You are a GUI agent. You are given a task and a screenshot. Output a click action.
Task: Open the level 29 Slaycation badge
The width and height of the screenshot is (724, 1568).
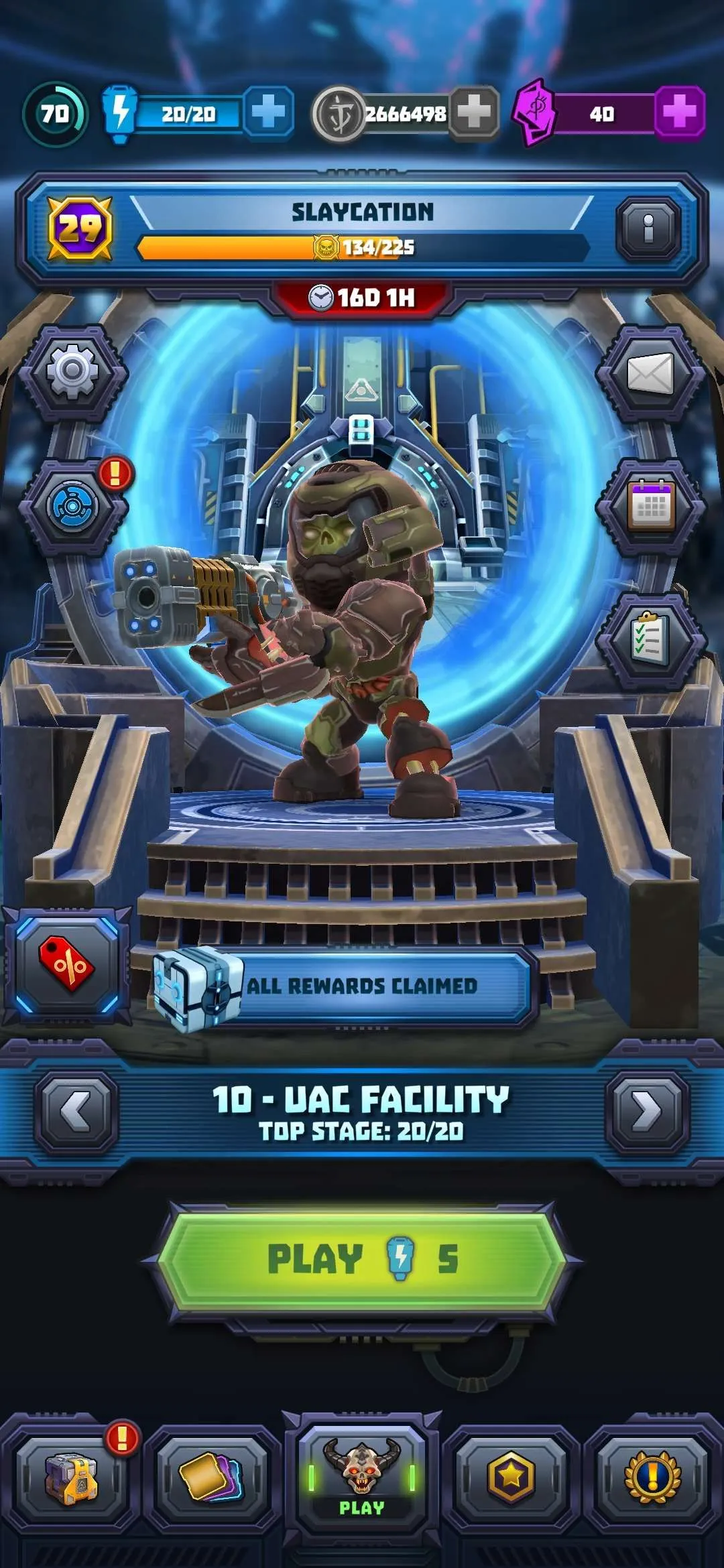point(80,229)
